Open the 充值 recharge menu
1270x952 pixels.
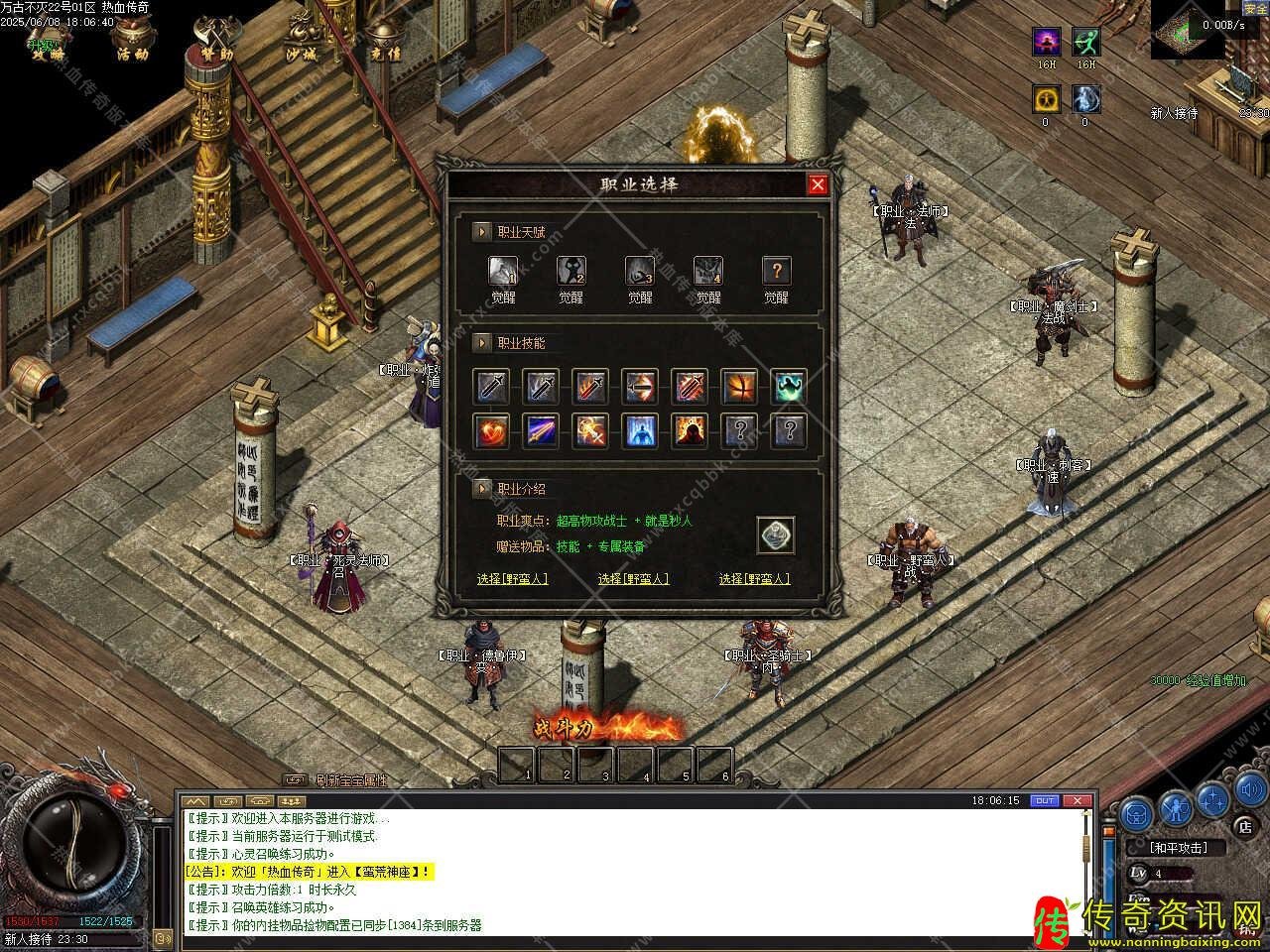[385, 40]
